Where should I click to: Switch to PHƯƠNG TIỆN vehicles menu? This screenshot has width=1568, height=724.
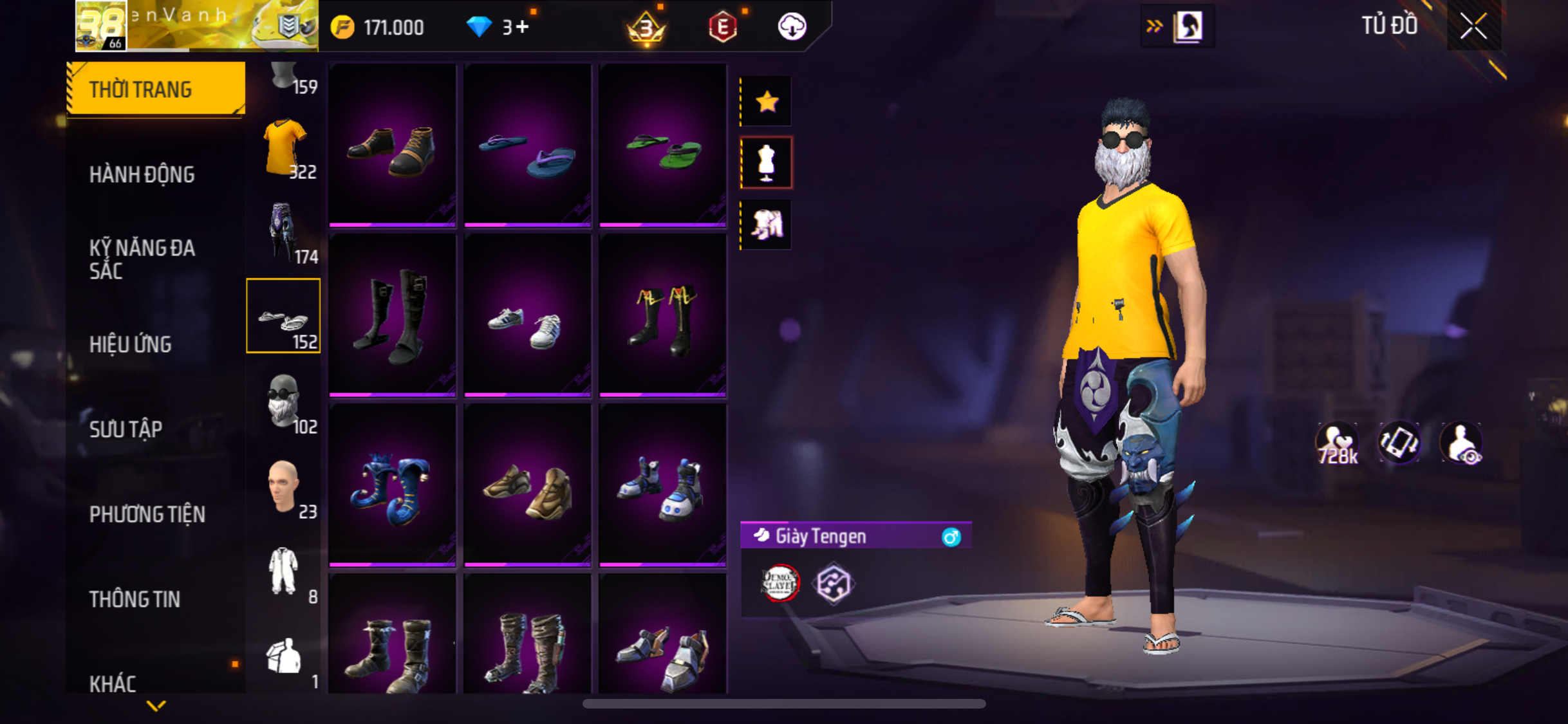pos(147,514)
